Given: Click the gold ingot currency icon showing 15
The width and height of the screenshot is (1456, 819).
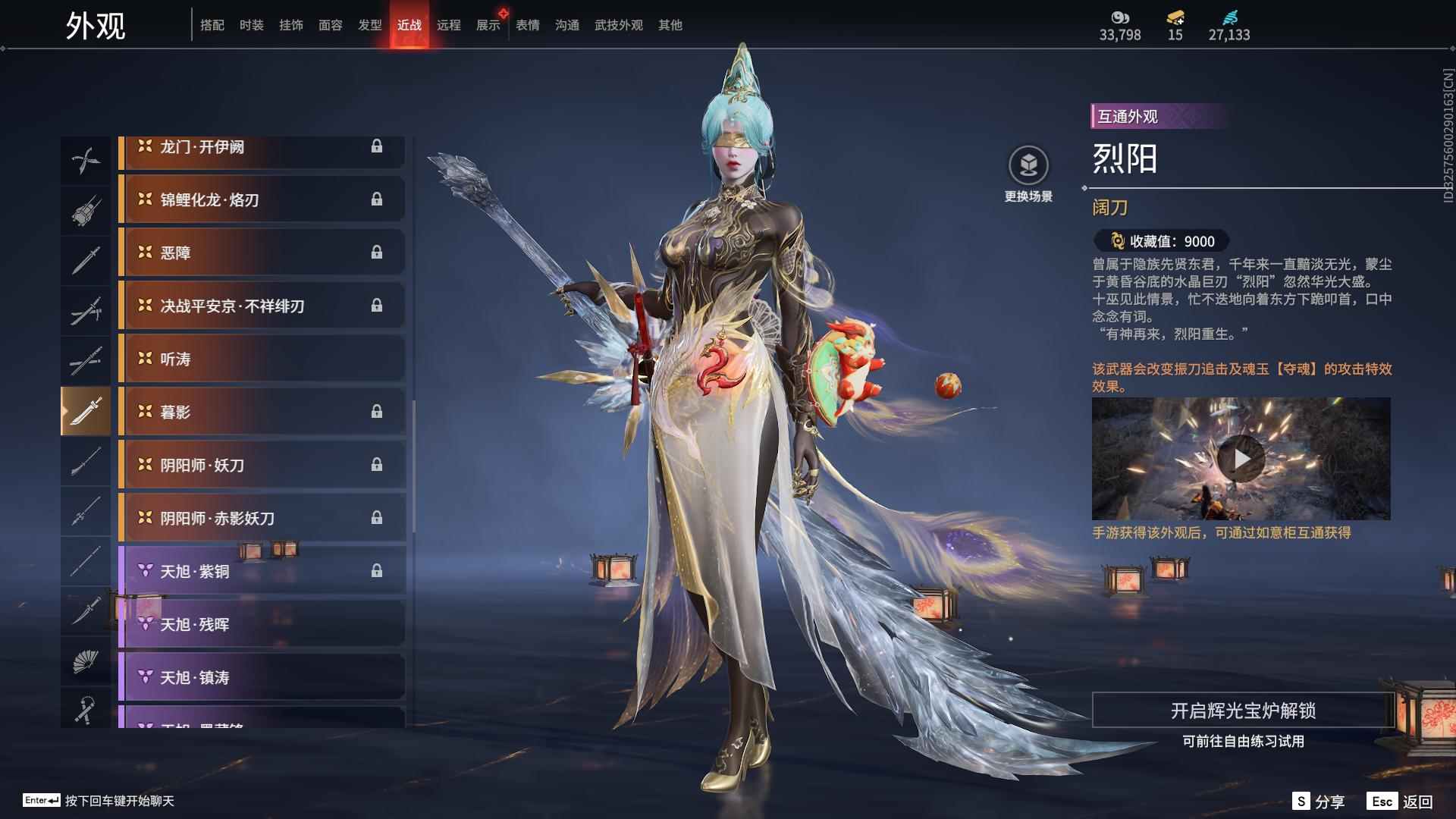Looking at the screenshot, I should point(1172,19).
